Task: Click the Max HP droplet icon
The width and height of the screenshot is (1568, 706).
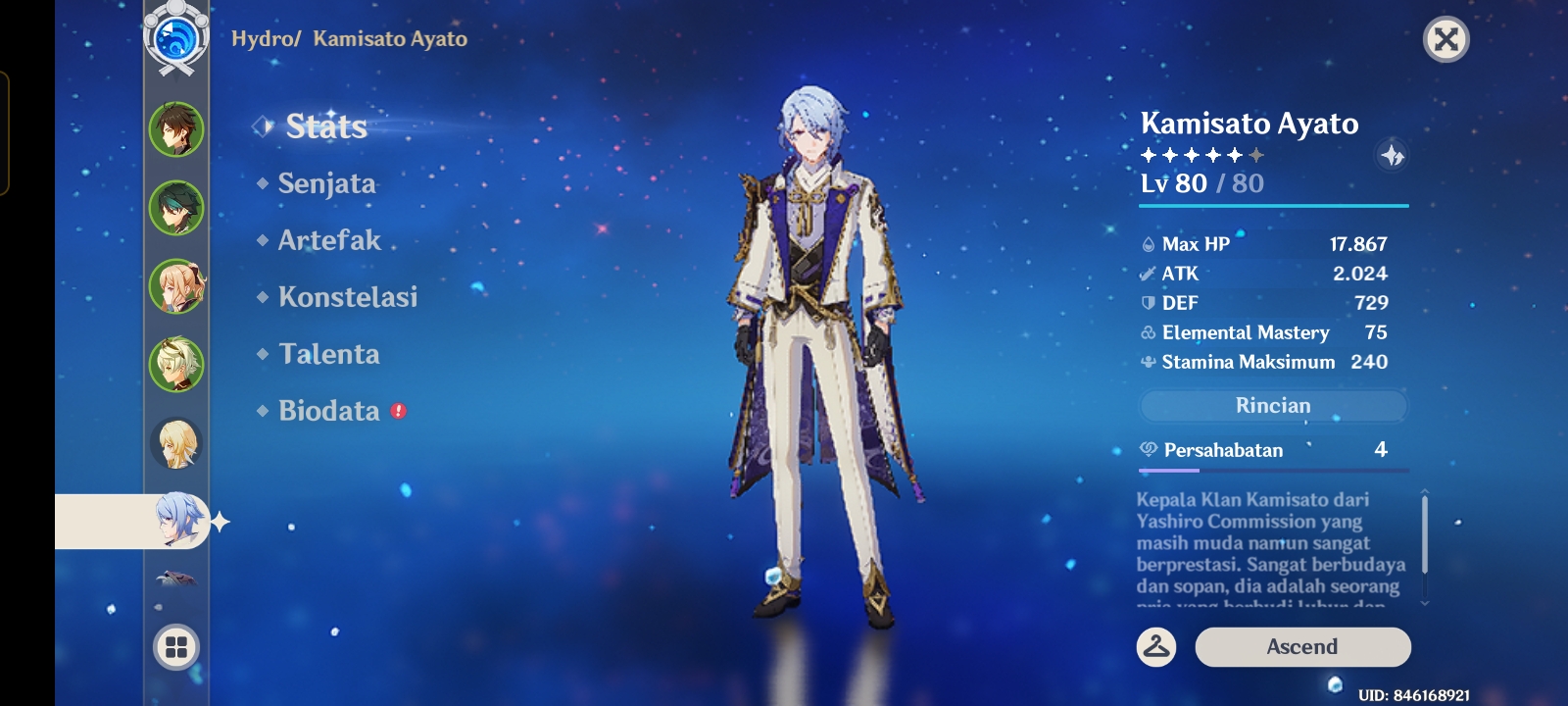Action: (x=1147, y=244)
